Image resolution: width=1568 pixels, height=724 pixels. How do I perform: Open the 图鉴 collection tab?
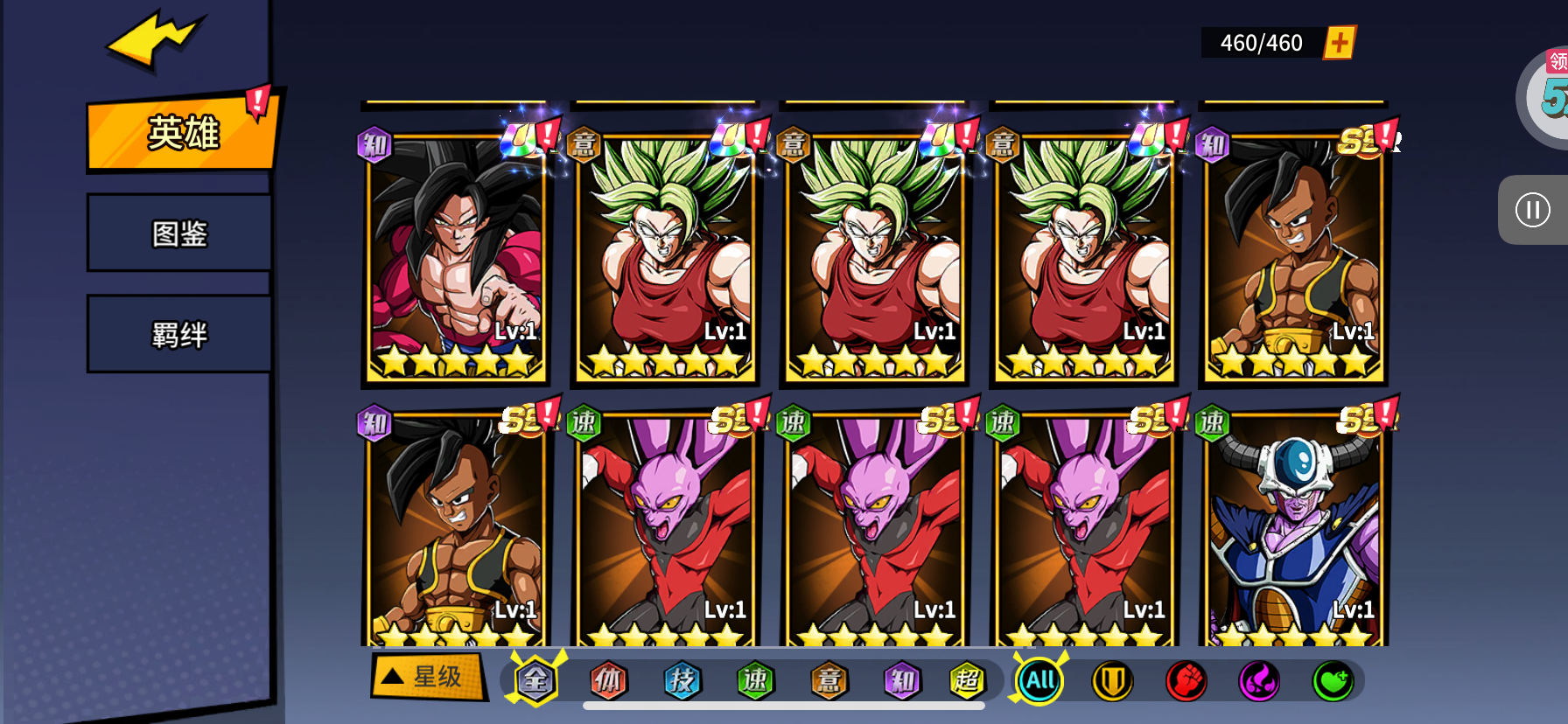click(x=179, y=233)
